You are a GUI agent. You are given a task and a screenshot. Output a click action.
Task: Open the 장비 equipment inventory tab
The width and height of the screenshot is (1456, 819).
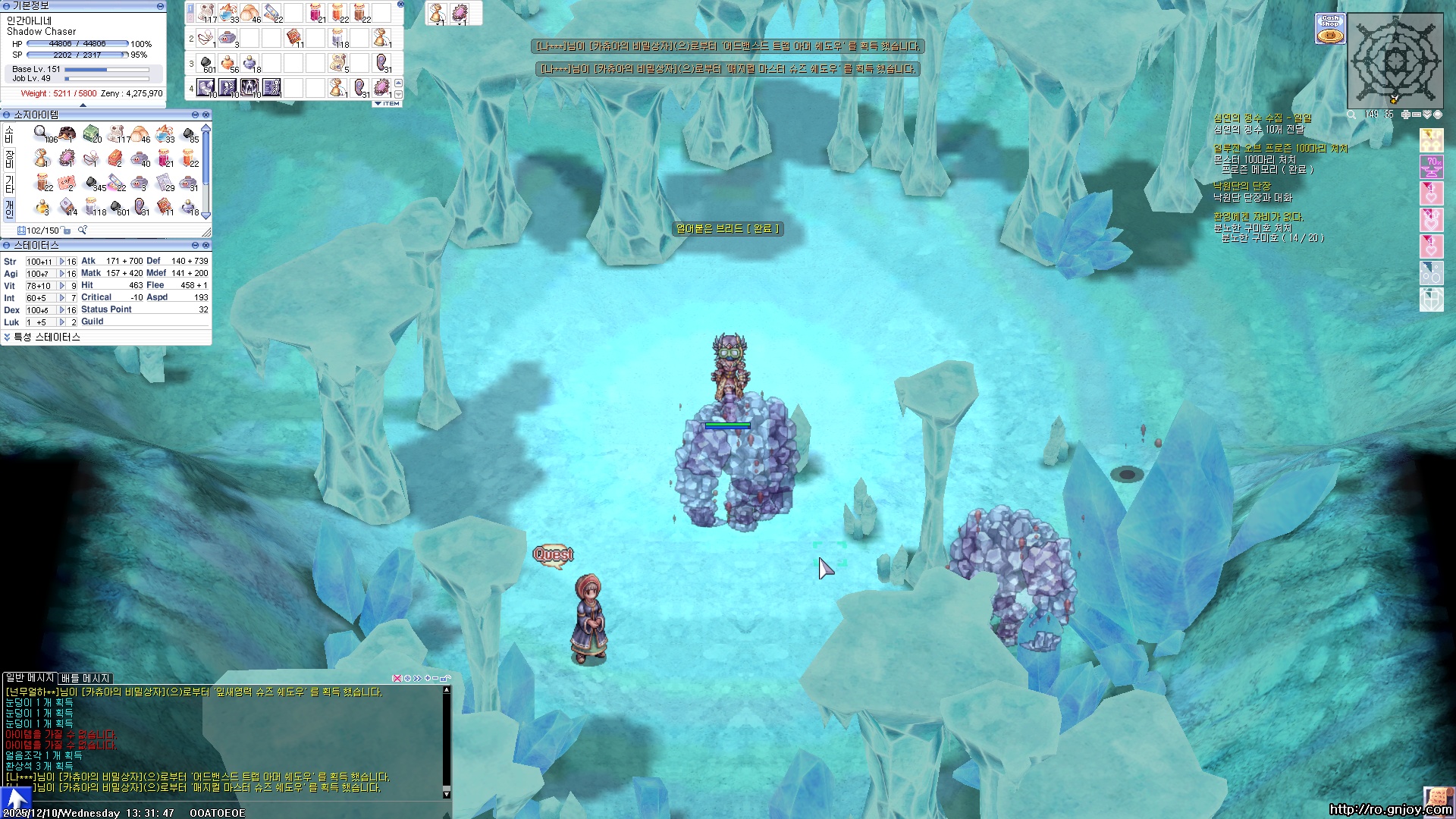(x=9, y=158)
